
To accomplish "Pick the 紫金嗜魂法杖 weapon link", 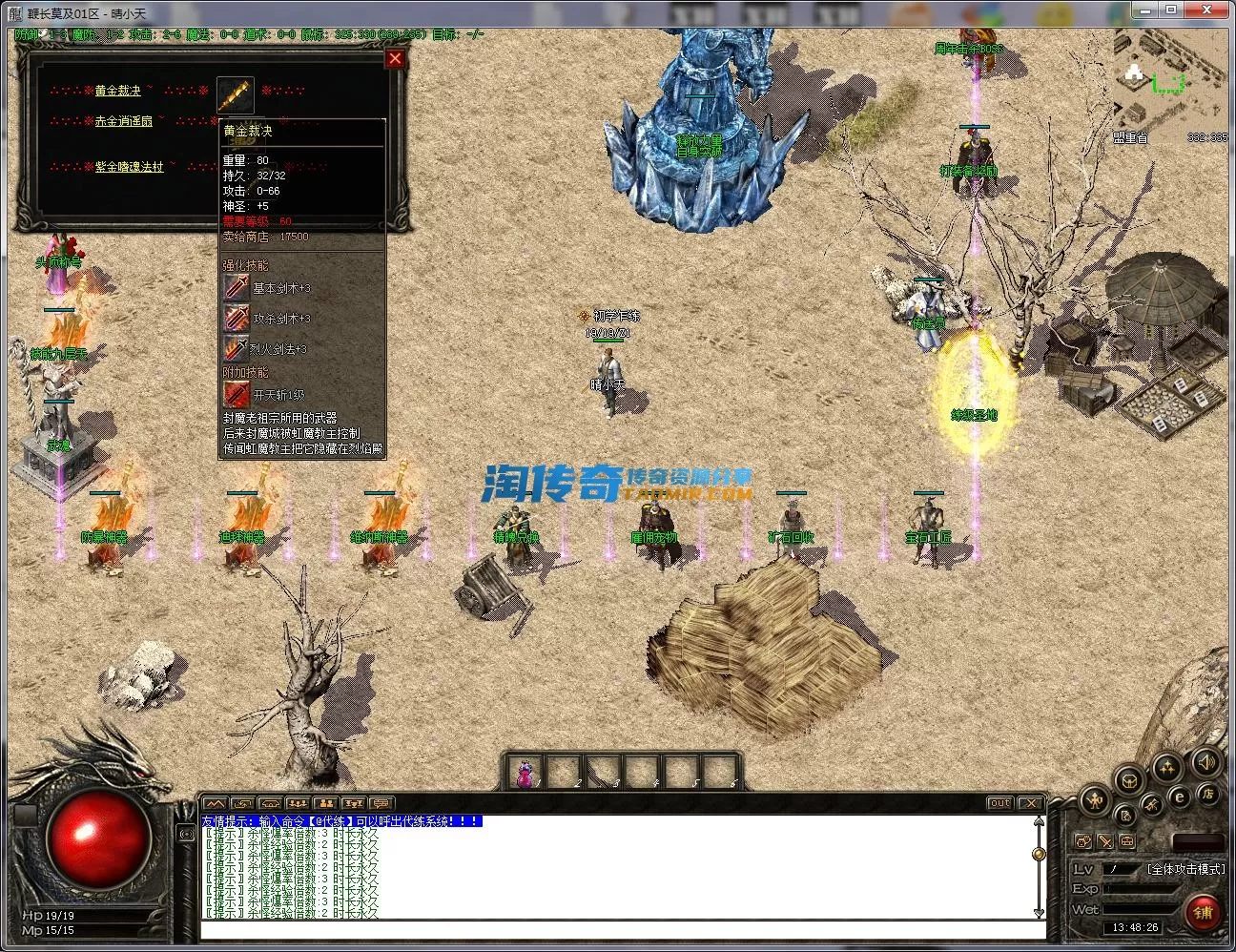I will (x=129, y=167).
